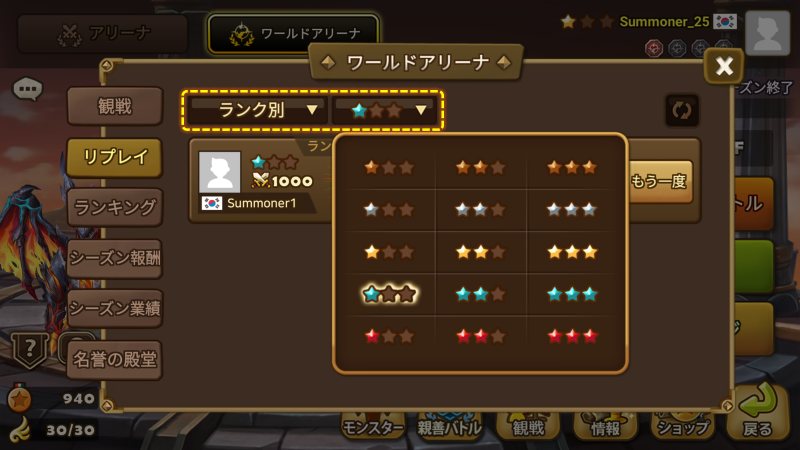The image size is (800, 450).
Task: Select the ワールドアリーナ top tab
Action: click(295, 34)
